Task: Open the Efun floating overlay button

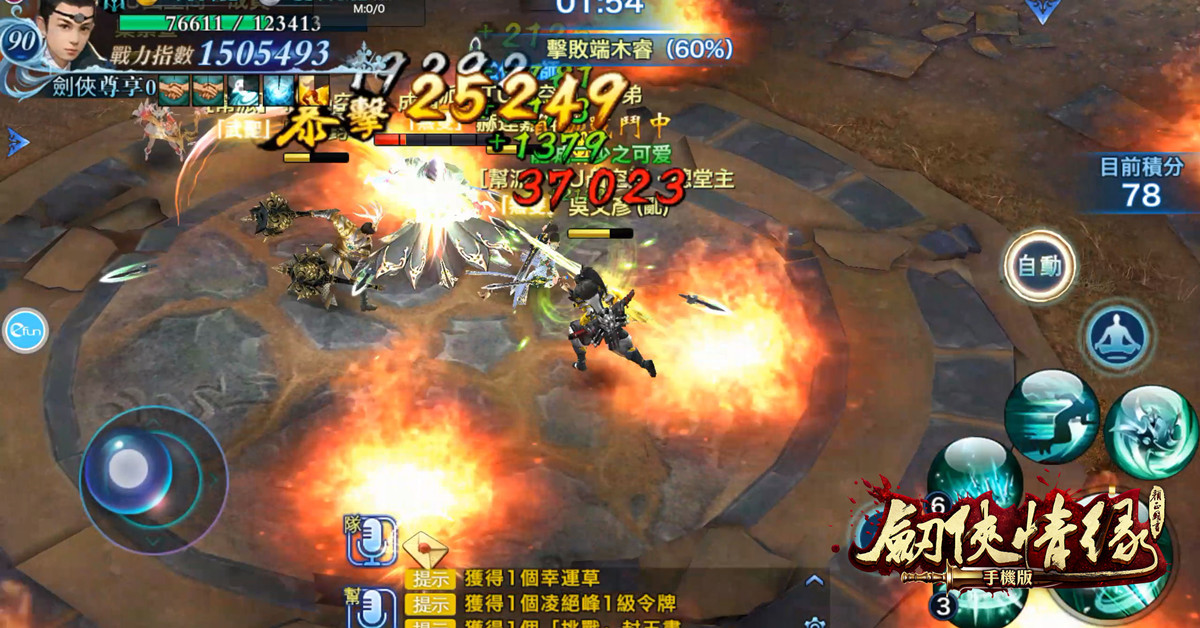Action: click(x=24, y=332)
